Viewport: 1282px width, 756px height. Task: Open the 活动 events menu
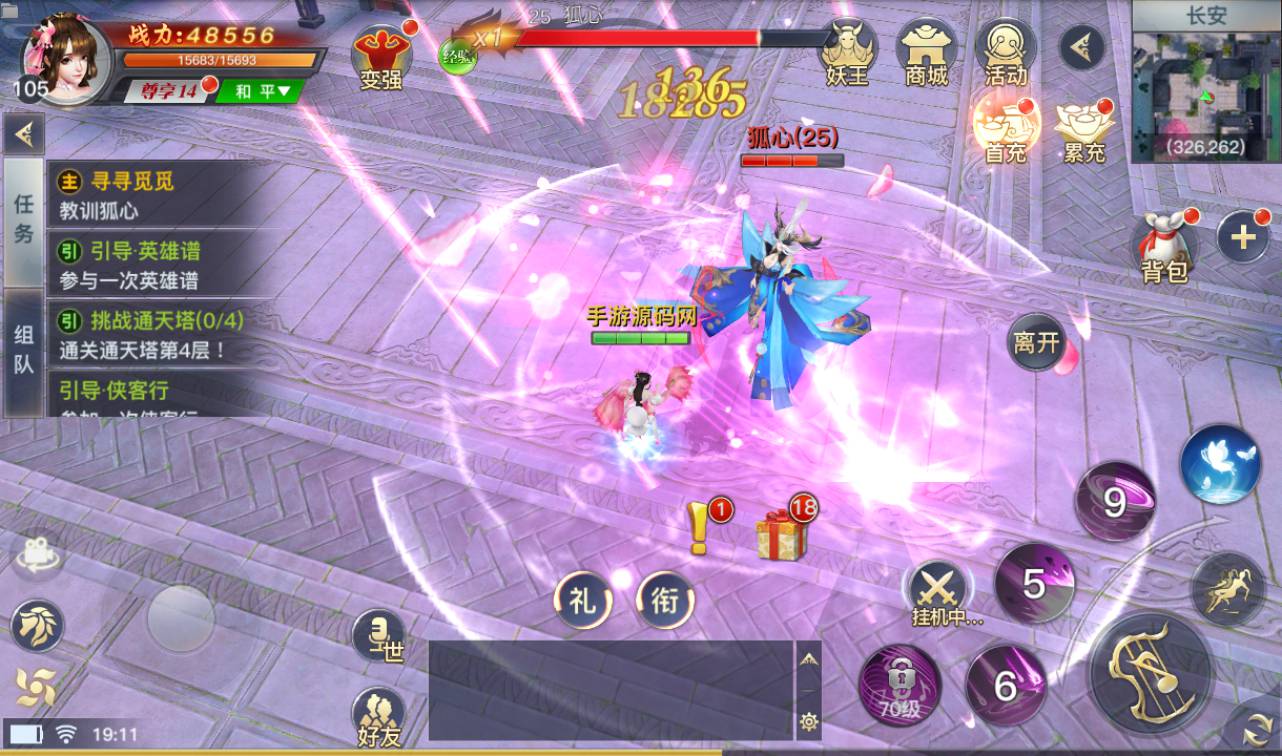pyautogui.click(x=1005, y=52)
